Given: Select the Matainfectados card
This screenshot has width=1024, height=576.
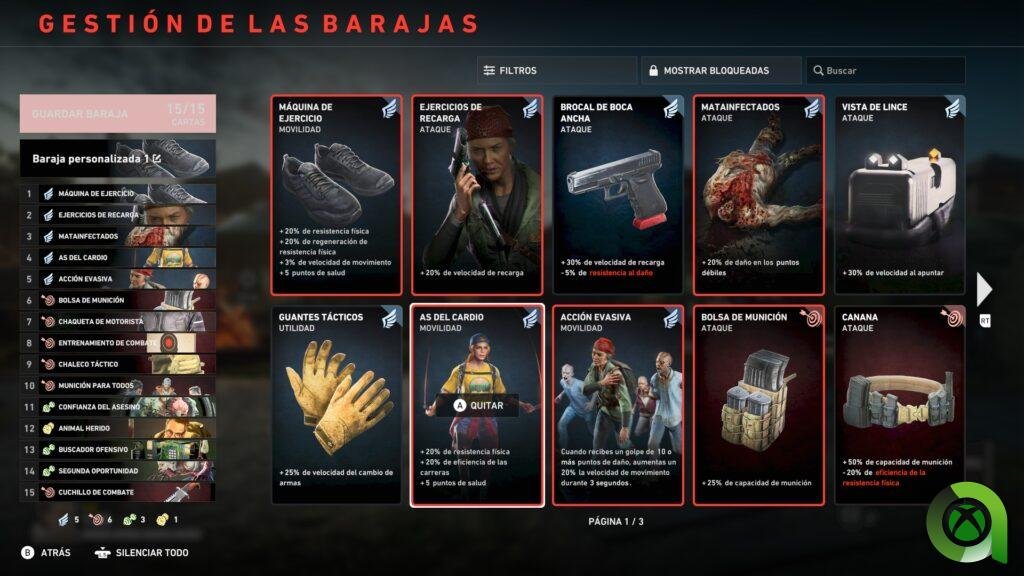Looking at the screenshot, I should tap(759, 195).
